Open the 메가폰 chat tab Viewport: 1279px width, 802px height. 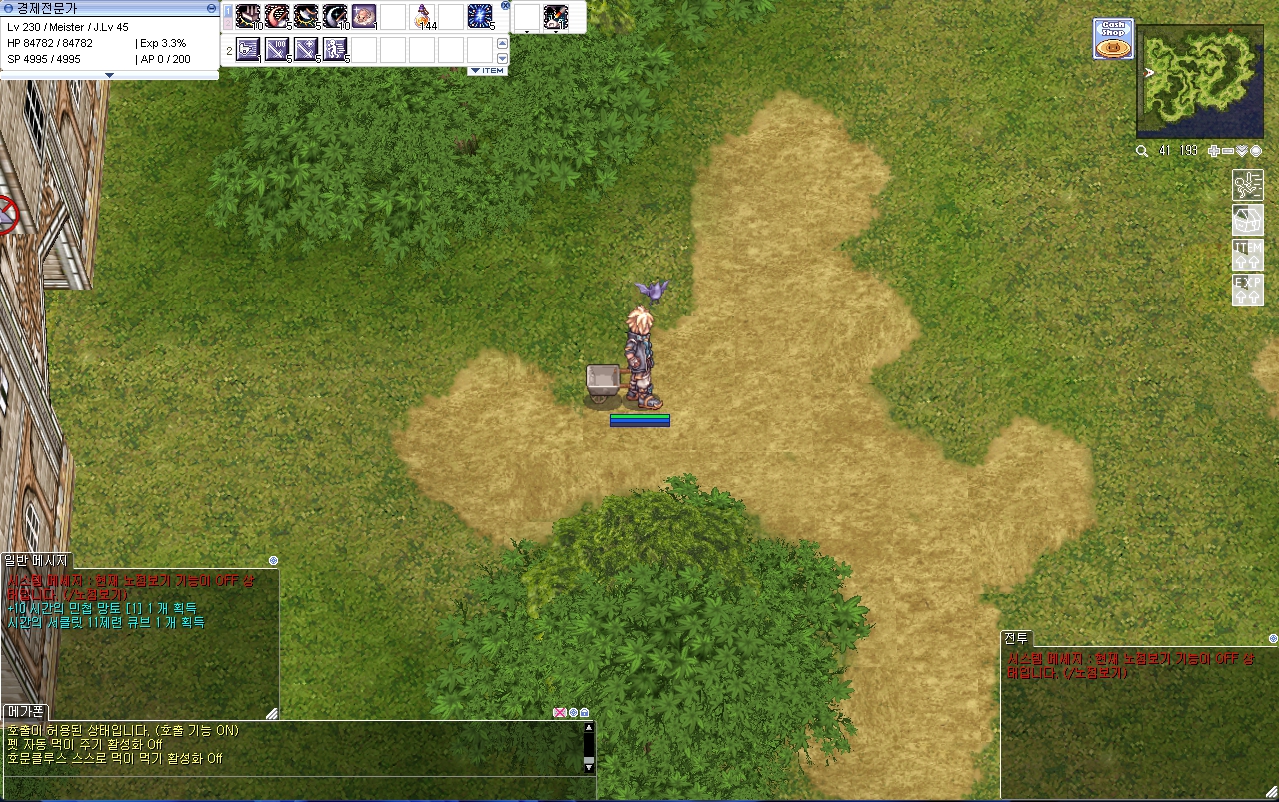pos(24,711)
